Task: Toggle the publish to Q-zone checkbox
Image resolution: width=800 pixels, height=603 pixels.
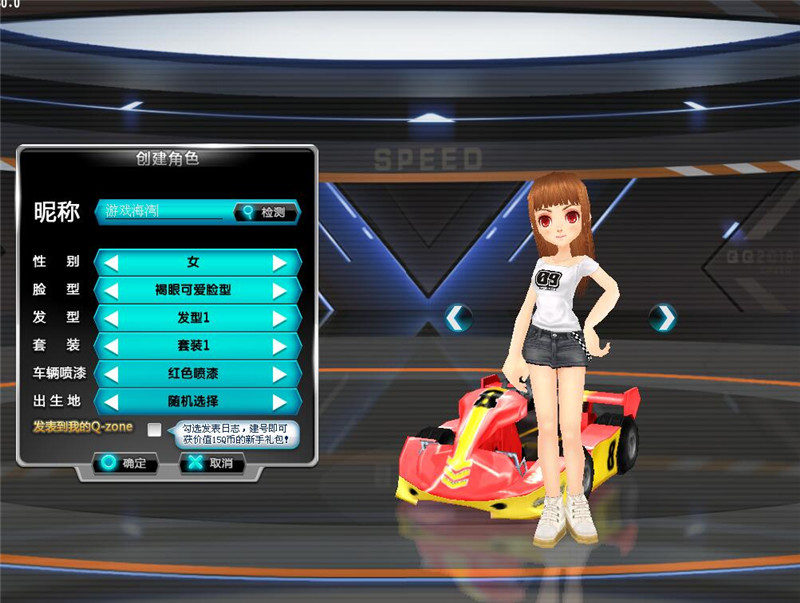Action: (x=154, y=430)
